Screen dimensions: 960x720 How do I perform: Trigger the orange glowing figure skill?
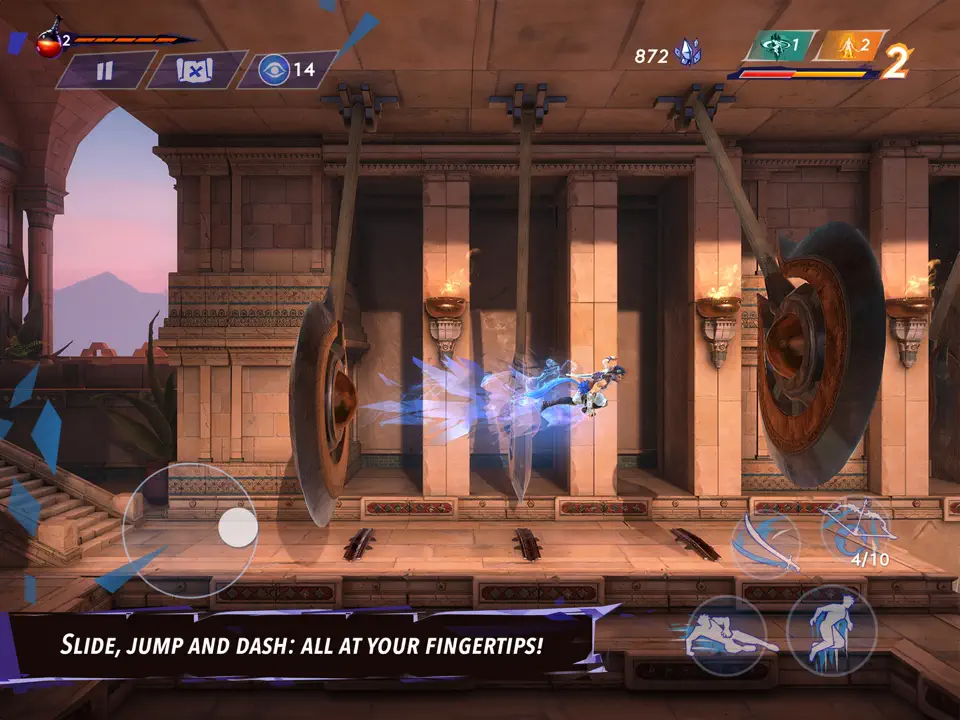848,45
